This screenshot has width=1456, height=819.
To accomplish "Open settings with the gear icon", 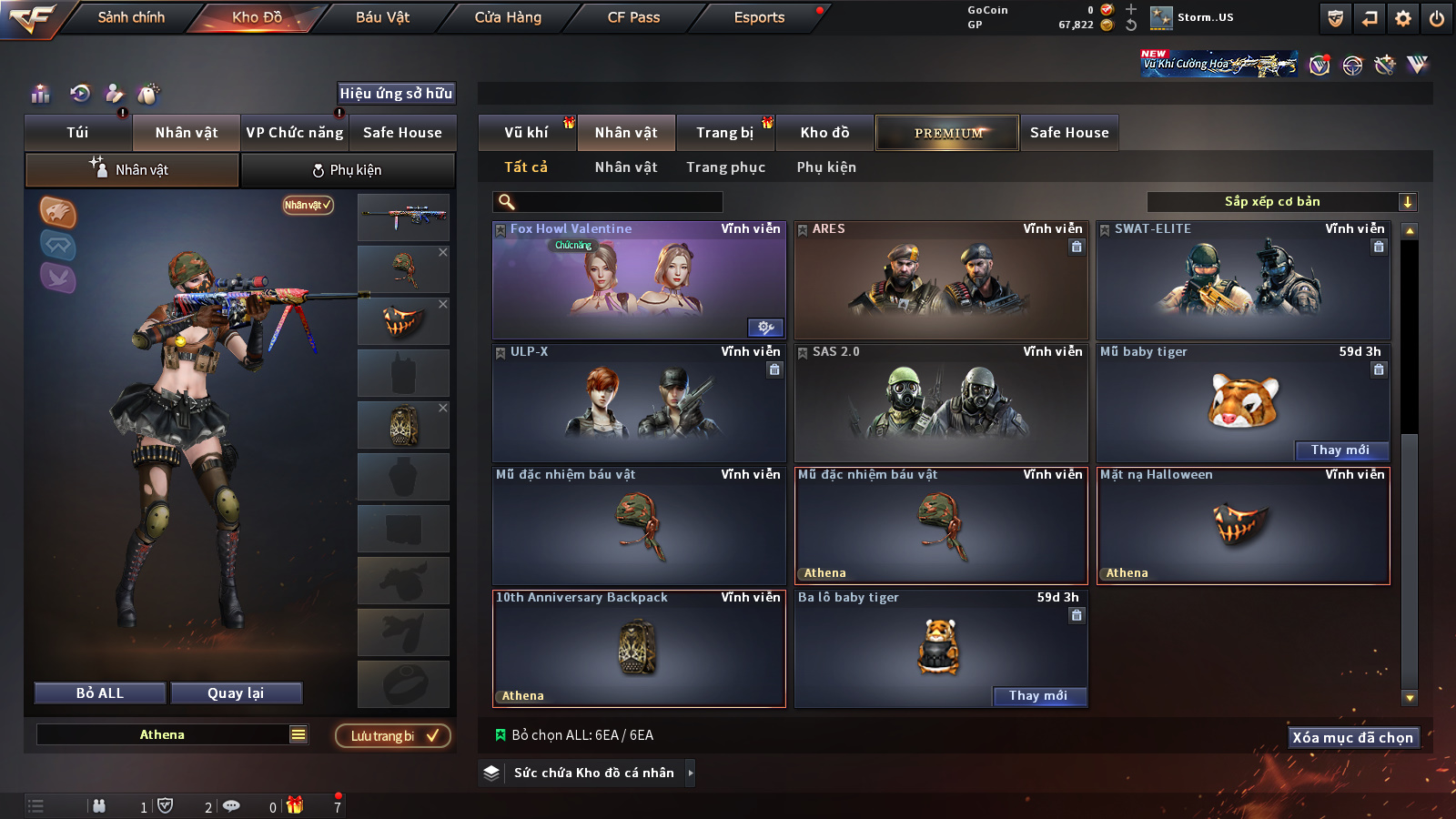I will click(1403, 18).
